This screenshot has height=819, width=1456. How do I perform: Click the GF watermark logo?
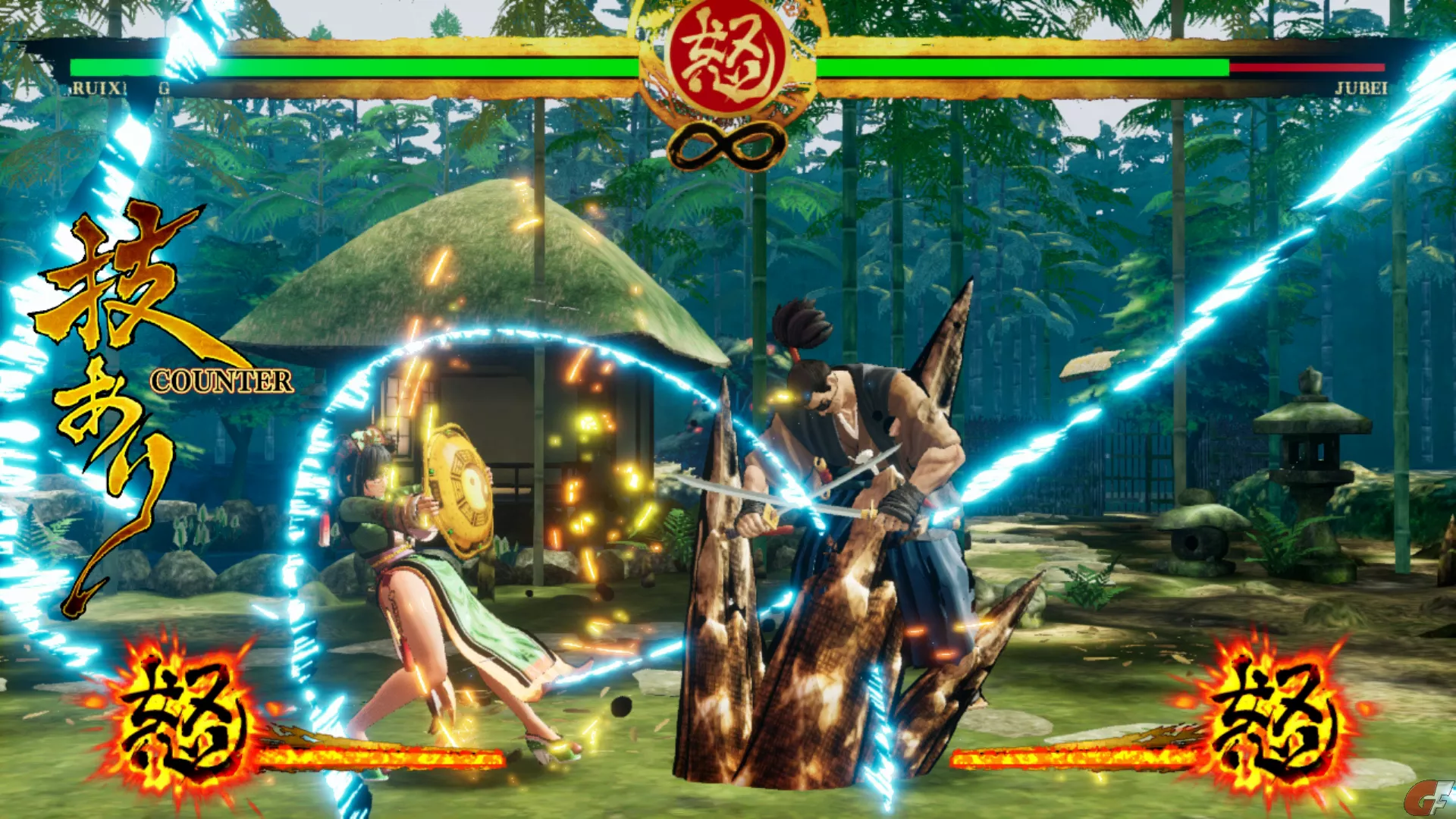coord(1429,798)
